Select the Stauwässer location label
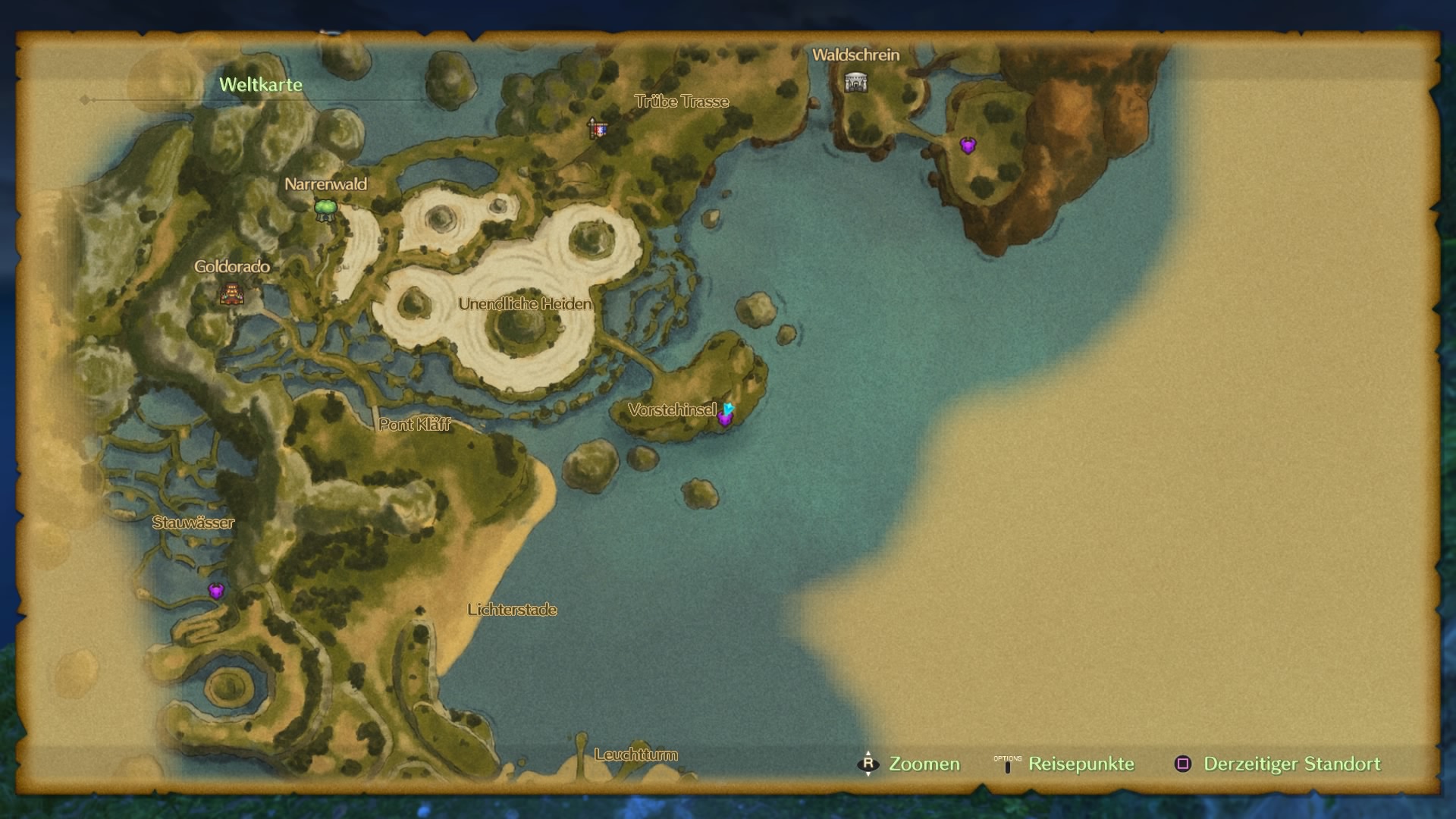 (x=193, y=522)
